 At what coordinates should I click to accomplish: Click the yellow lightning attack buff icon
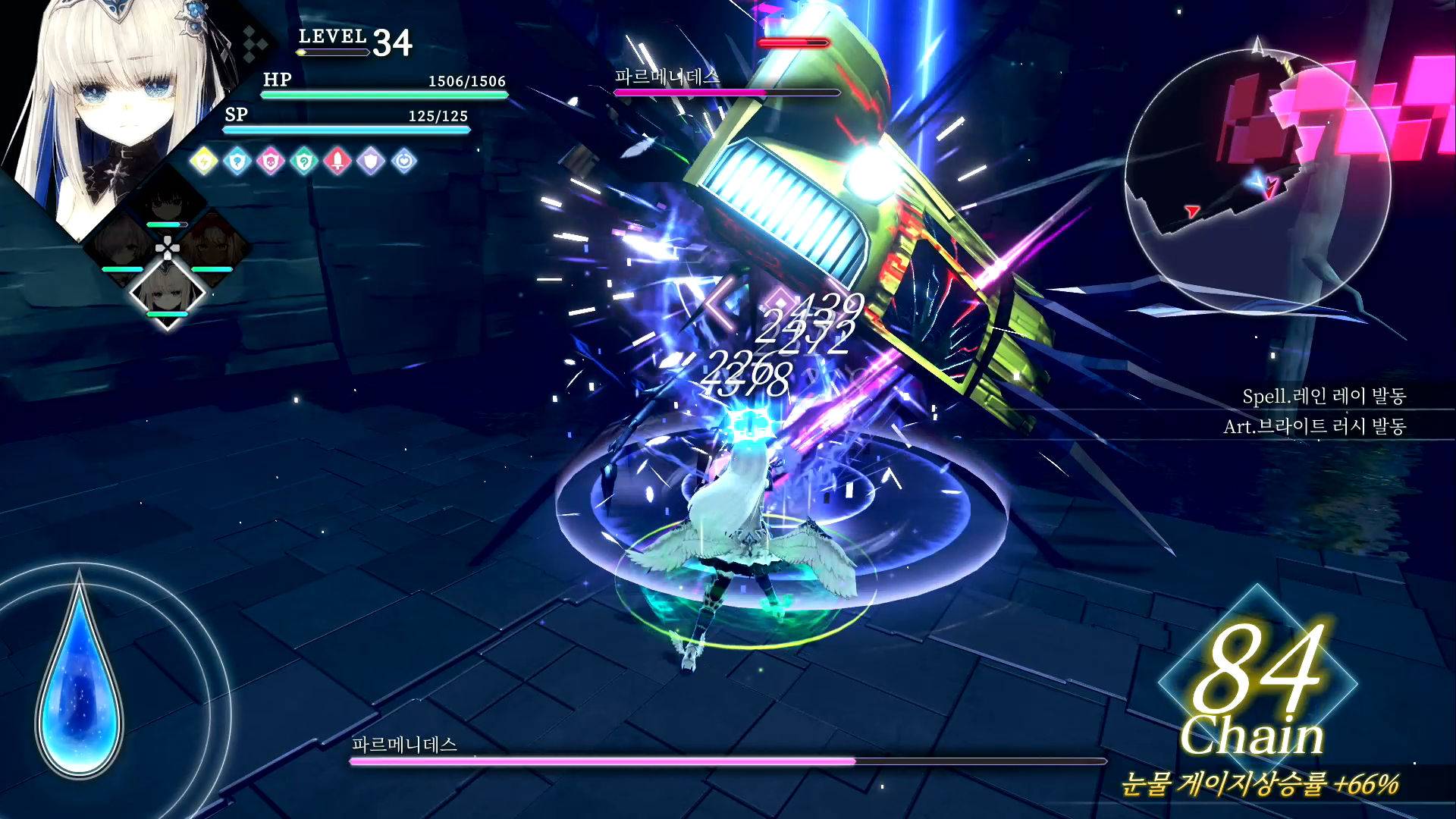coord(205,162)
